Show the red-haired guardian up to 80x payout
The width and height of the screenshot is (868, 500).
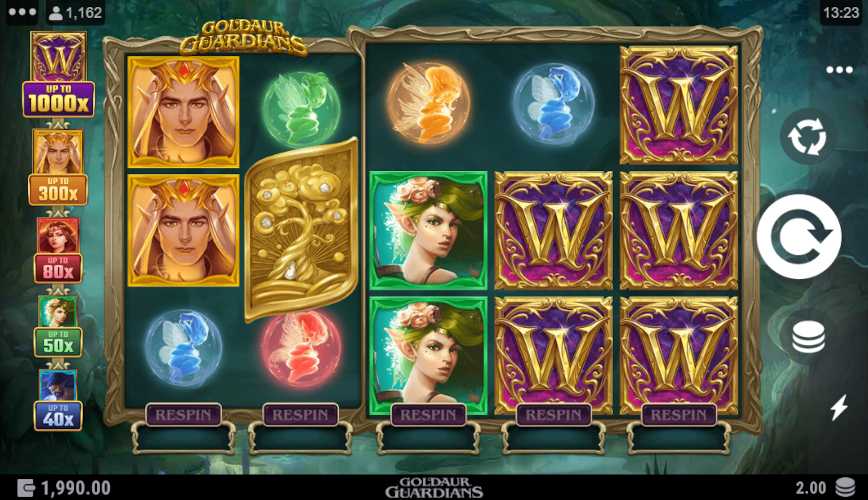click(x=58, y=250)
